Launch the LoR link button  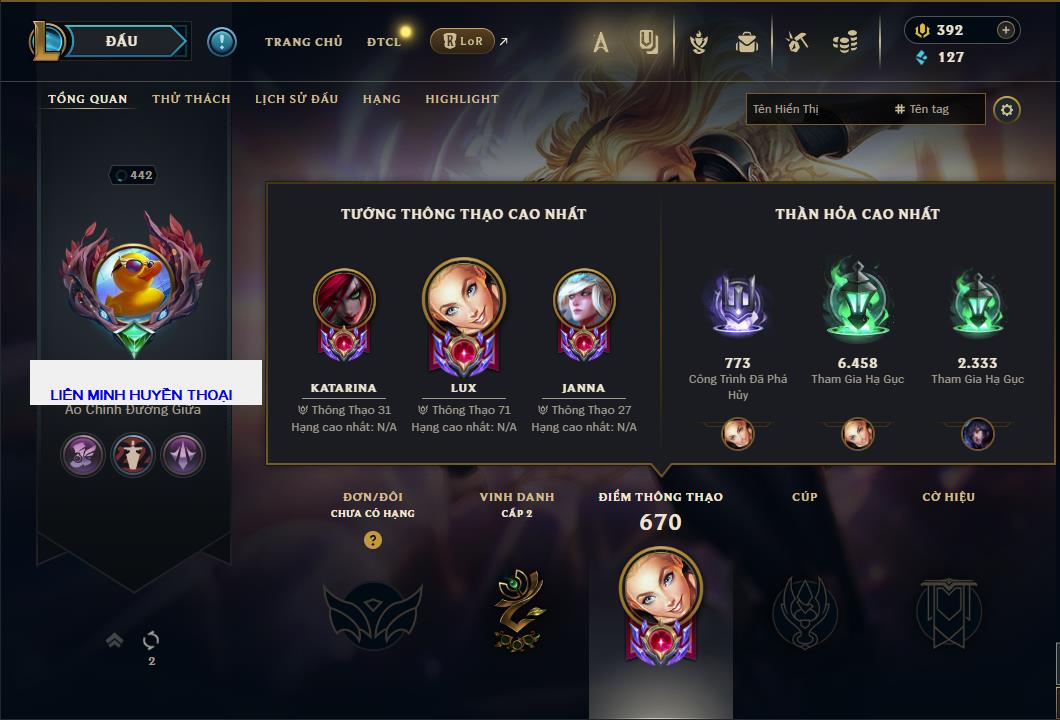click(x=463, y=41)
